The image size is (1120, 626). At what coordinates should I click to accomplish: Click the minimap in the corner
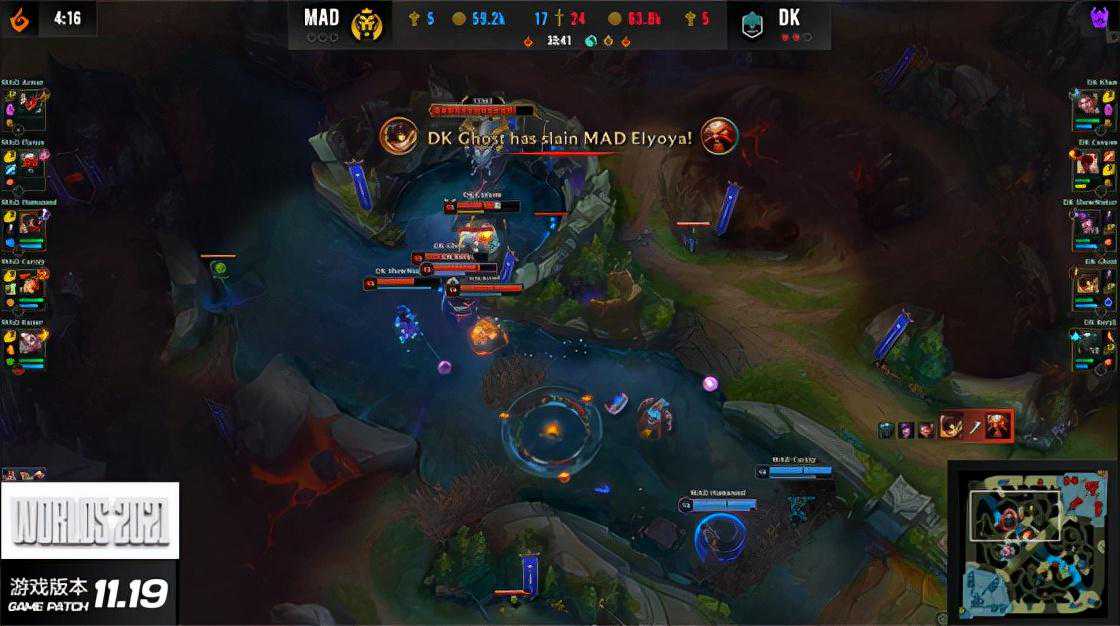pyautogui.click(x=1031, y=541)
